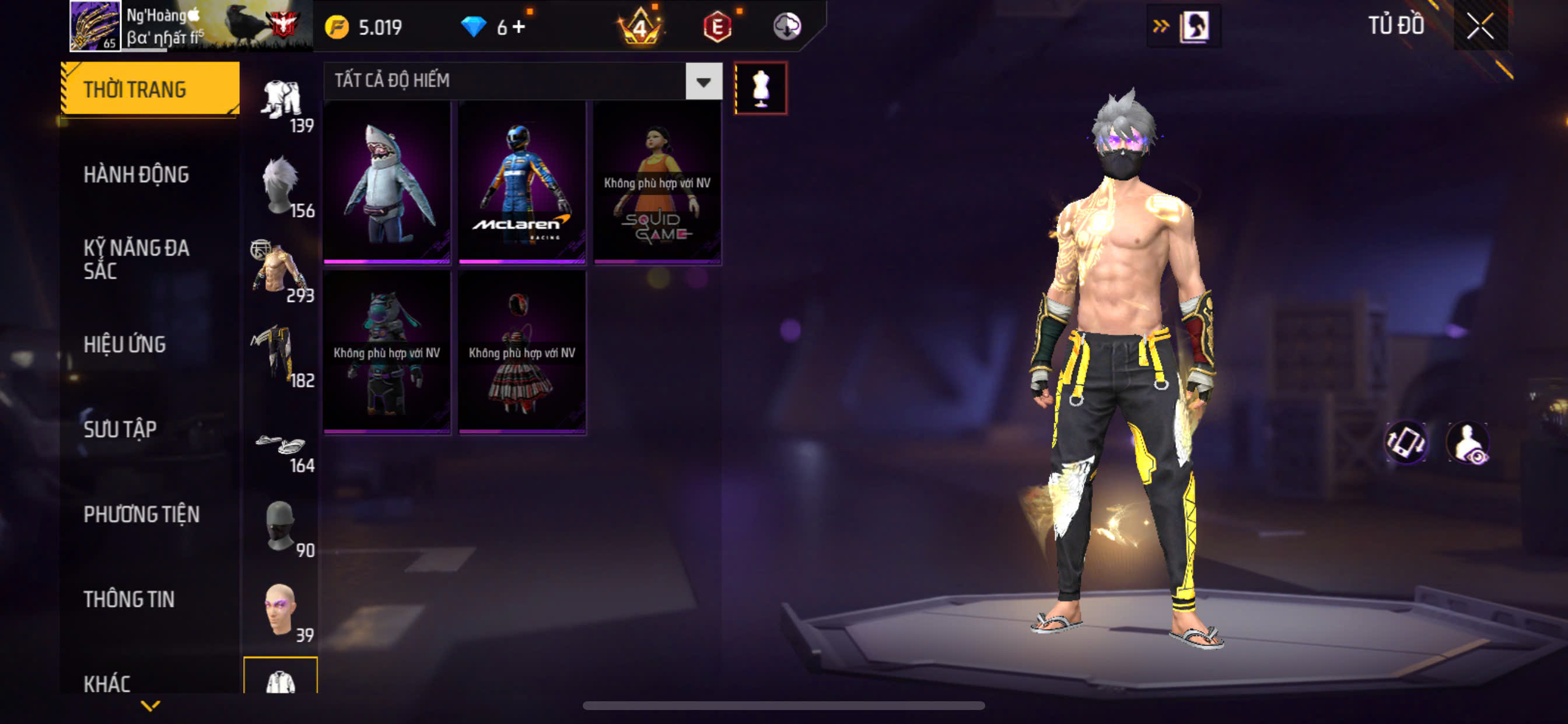Click the mannequin outfit preset button
Viewport: 1568px width, 724px height.
pos(760,88)
